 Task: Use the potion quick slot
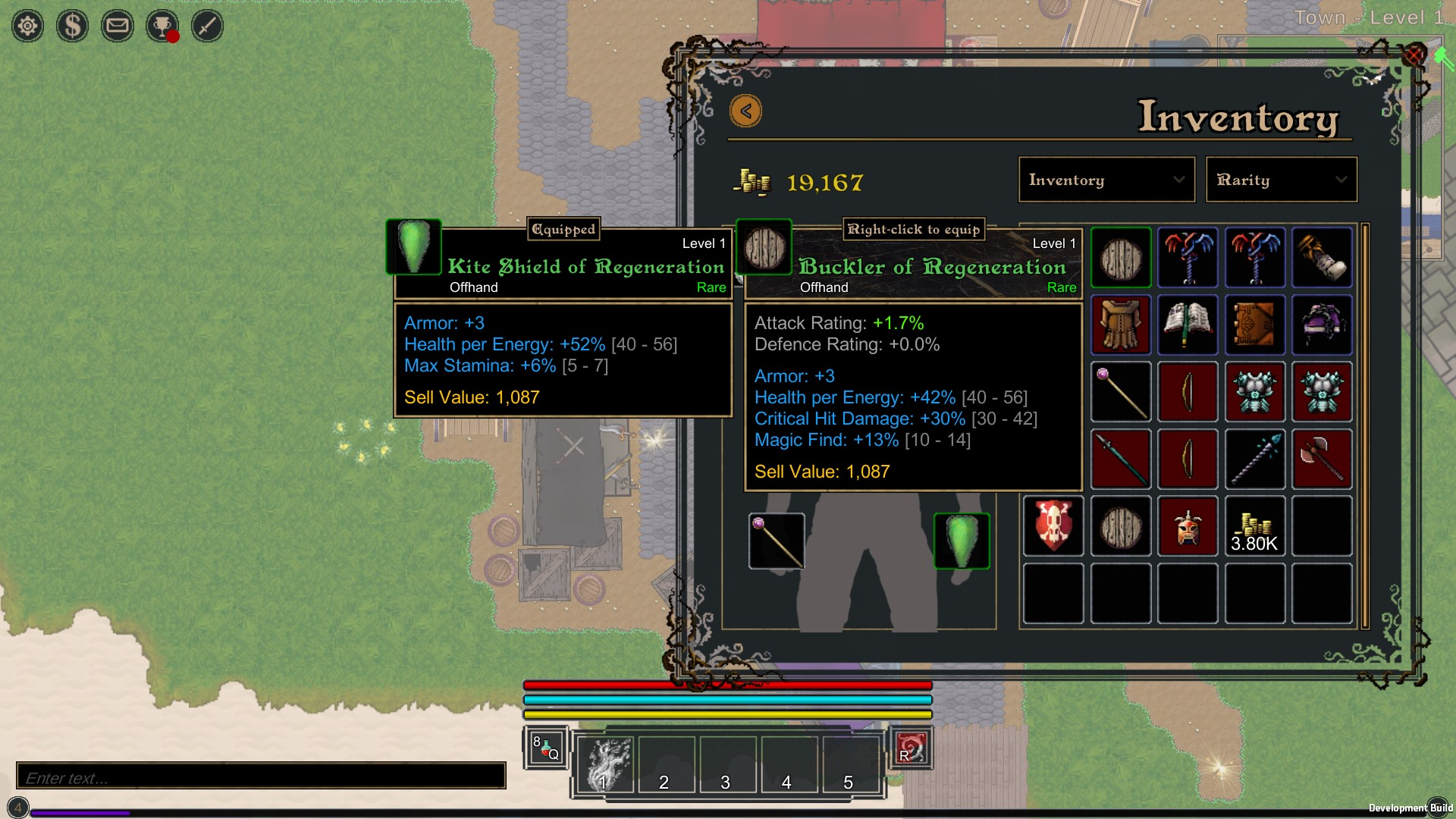coord(545,748)
